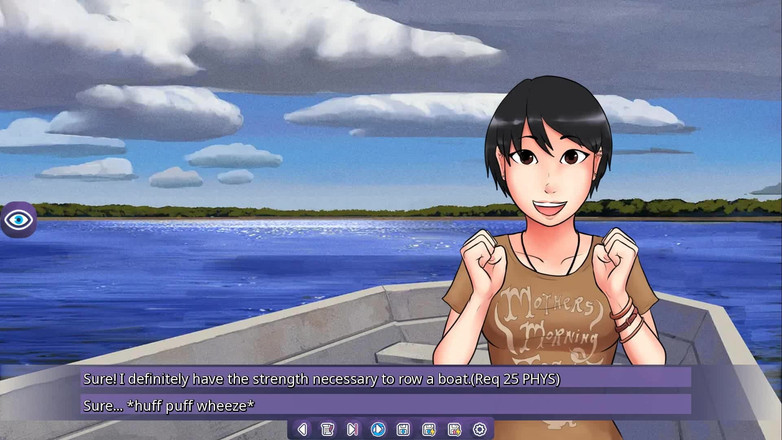Go back with the left arrow button
Image resolution: width=782 pixels, height=440 pixels.
click(302, 429)
